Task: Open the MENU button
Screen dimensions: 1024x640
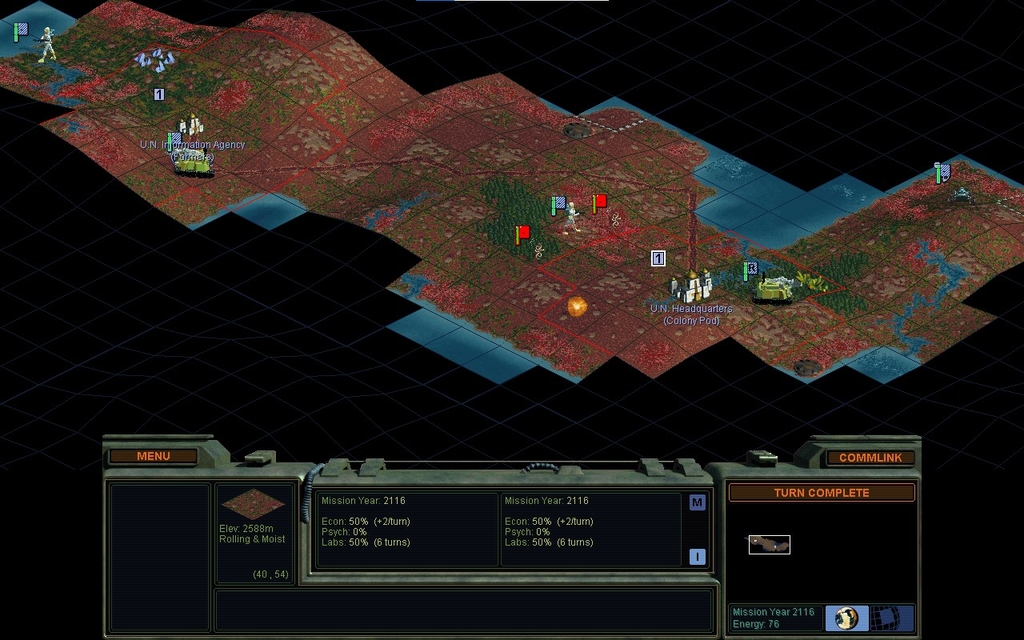Action: (153, 456)
